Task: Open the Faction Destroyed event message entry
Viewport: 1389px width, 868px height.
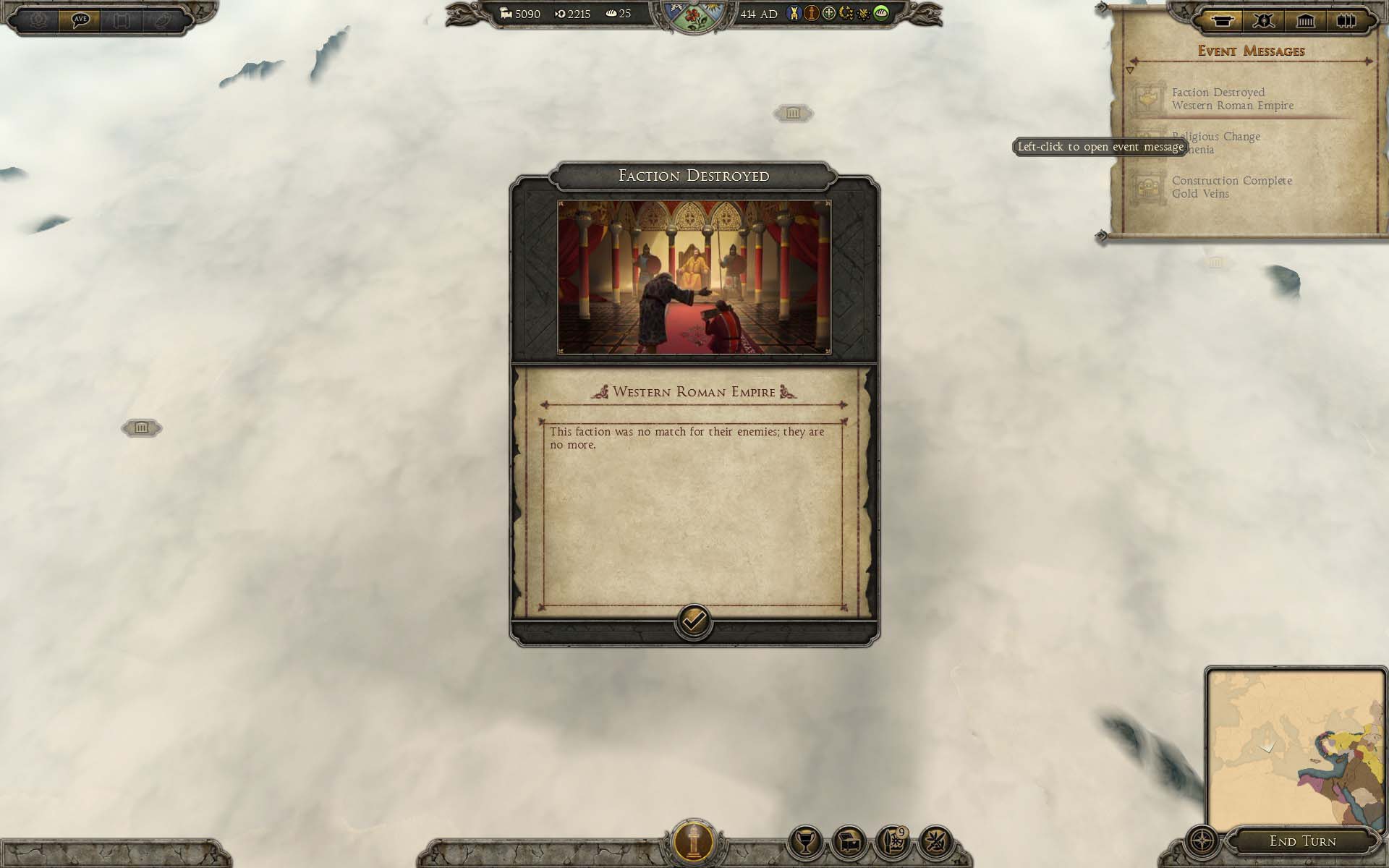Action: pos(1232,99)
